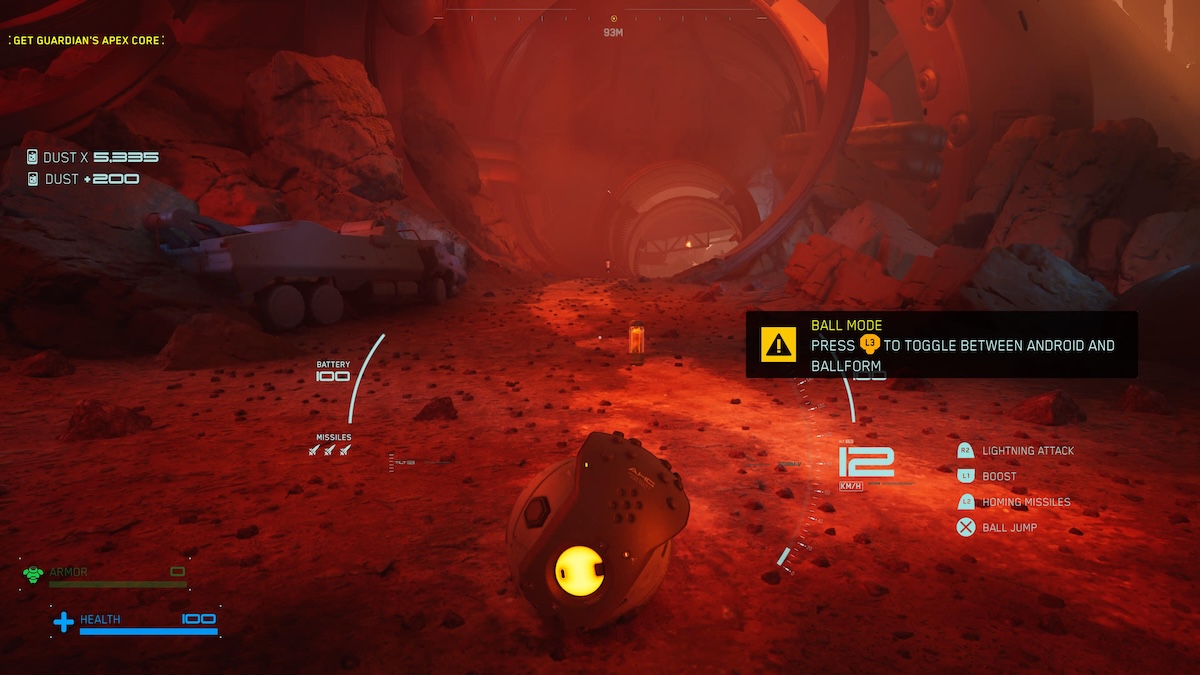This screenshot has width=1200, height=675.
Task: Click the Ball Mode tutorial warning icon
Action: pyautogui.click(x=777, y=345)
